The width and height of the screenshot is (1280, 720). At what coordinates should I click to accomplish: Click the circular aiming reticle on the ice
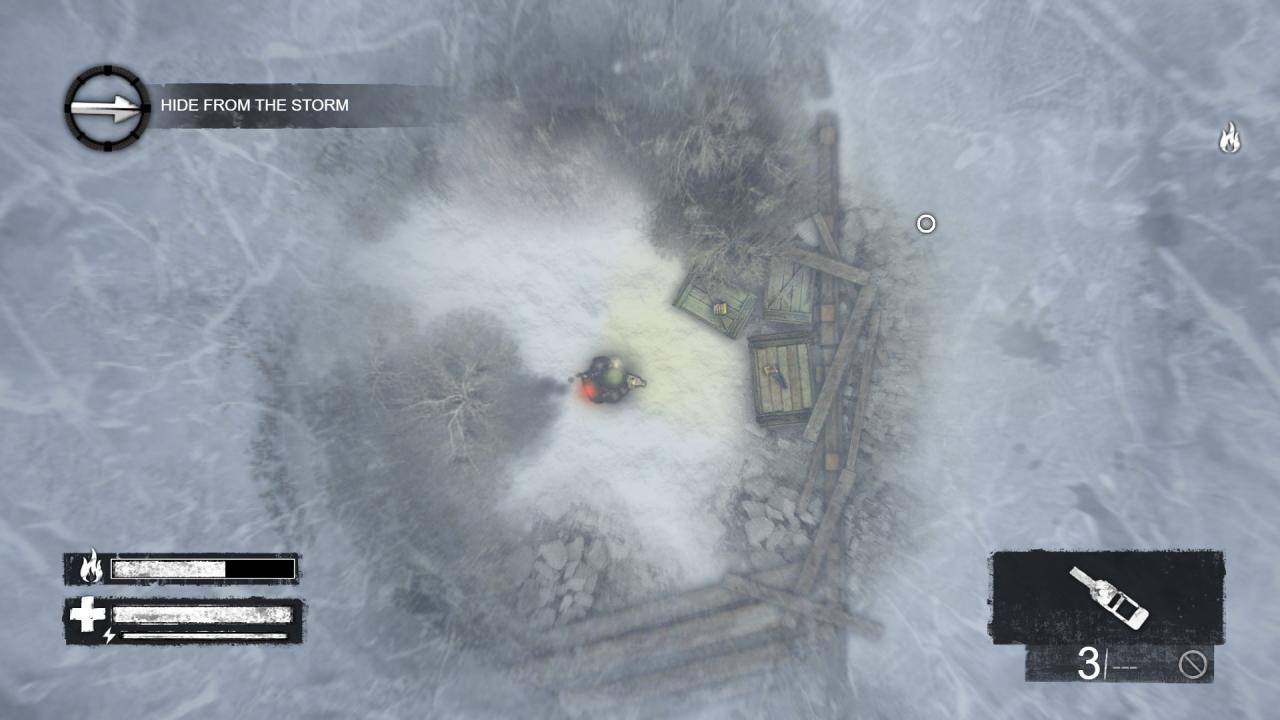pyautogui.click(x=925, y=224)
